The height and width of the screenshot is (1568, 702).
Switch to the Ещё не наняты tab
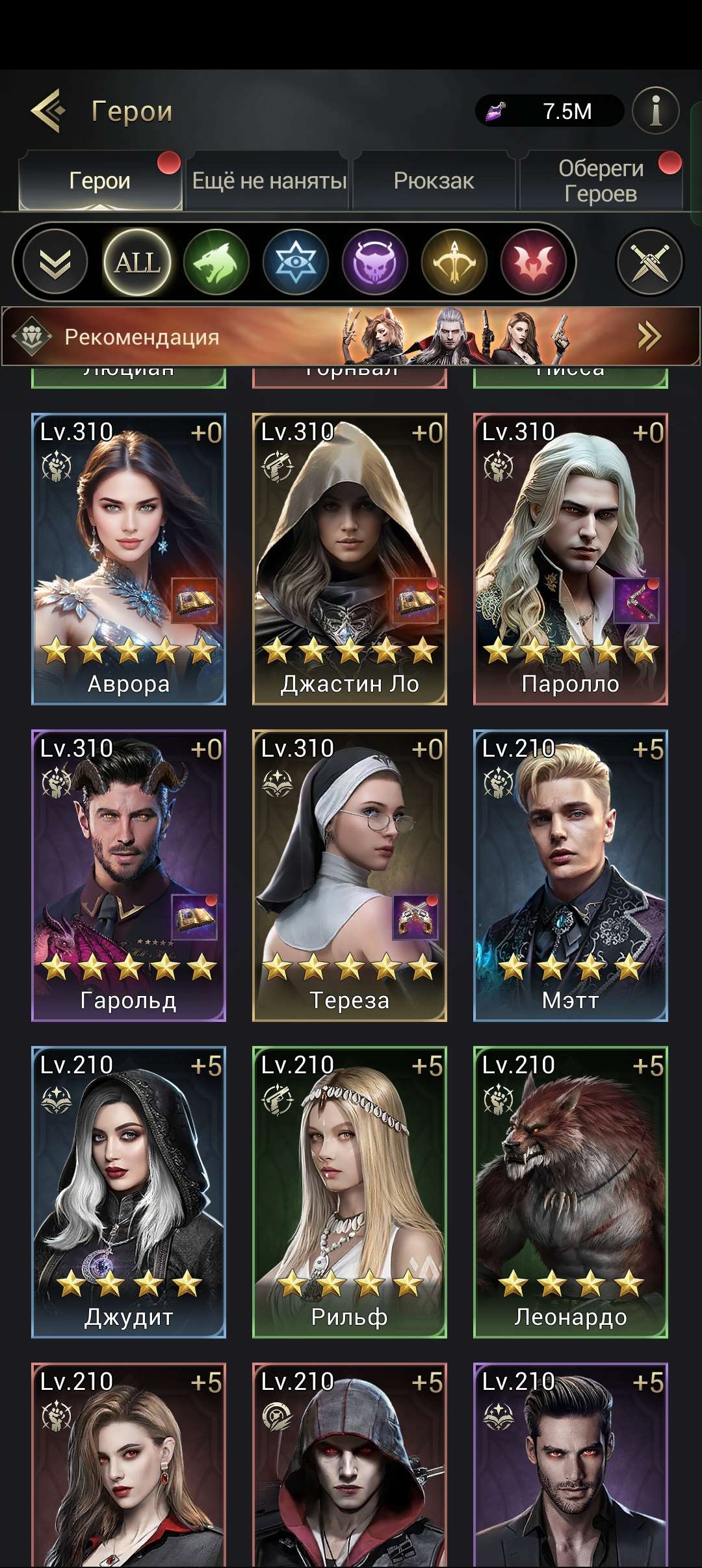click(268, 181)
